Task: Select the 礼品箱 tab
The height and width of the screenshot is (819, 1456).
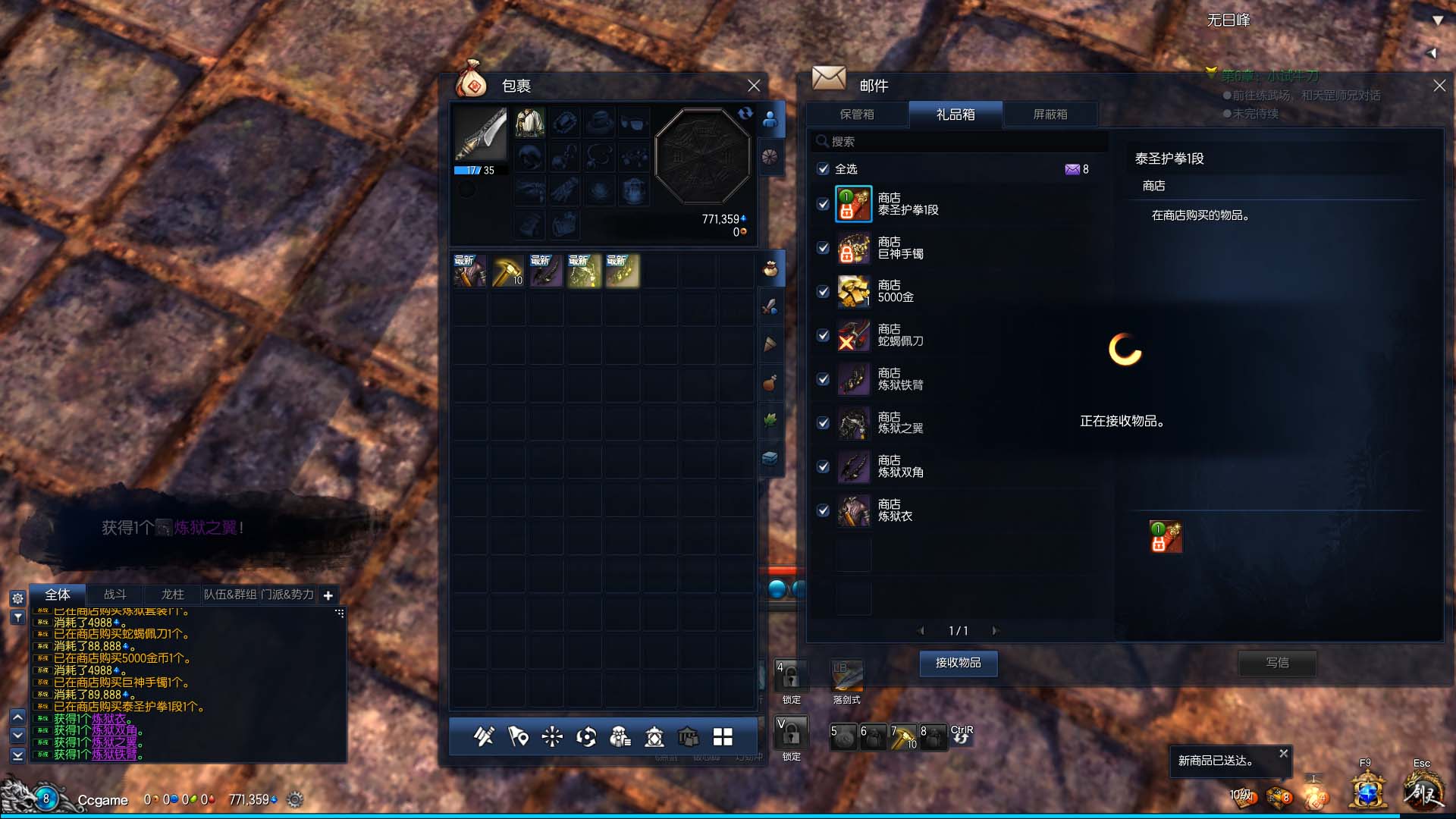Action: (955, 115)
